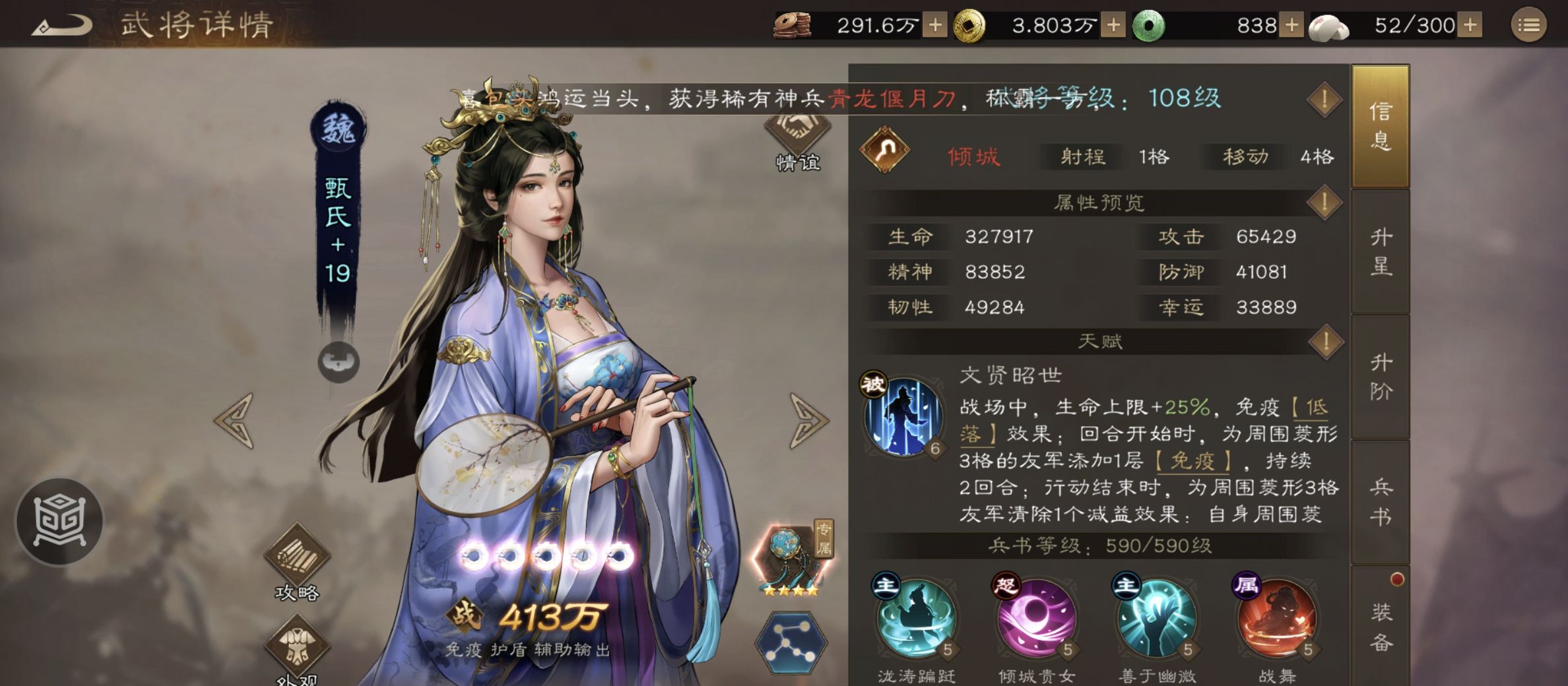Open the 善于幽微 skill icon
Image resolution: width=1568 pixels, height=686 pixels.
1156,620
